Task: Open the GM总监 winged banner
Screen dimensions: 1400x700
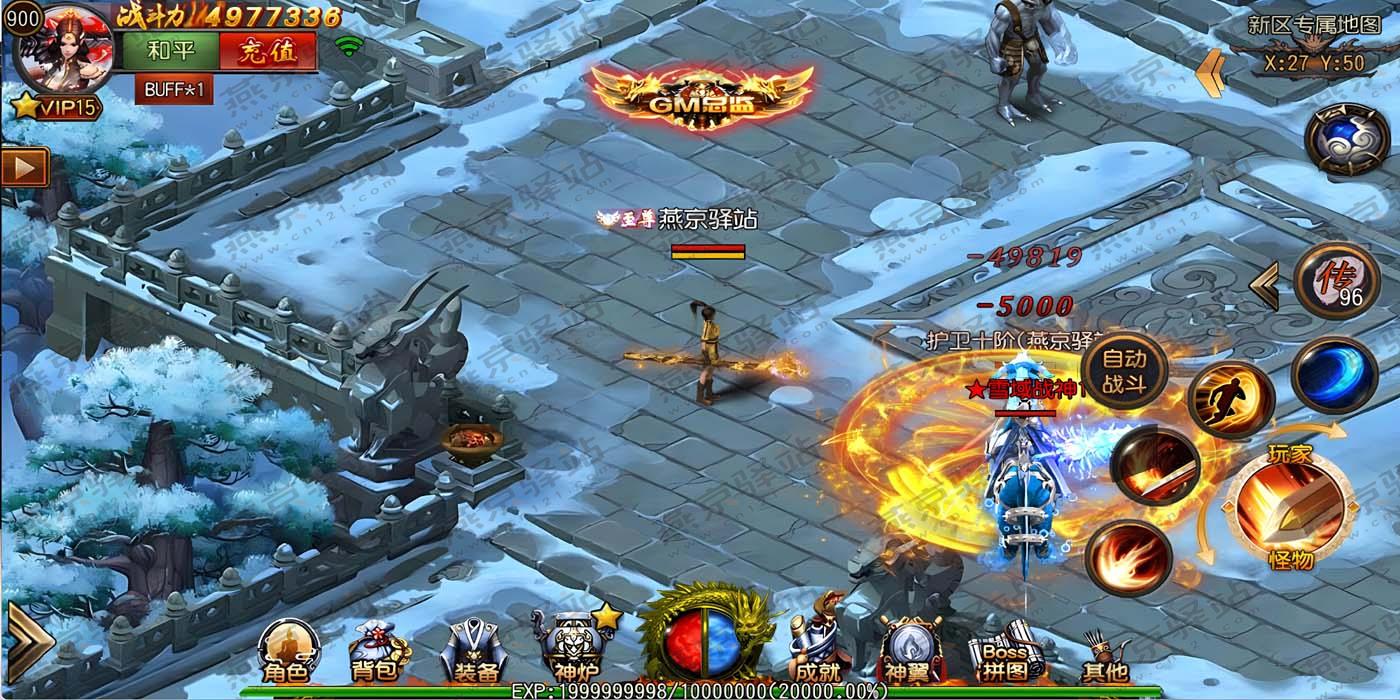Action: 700,97
